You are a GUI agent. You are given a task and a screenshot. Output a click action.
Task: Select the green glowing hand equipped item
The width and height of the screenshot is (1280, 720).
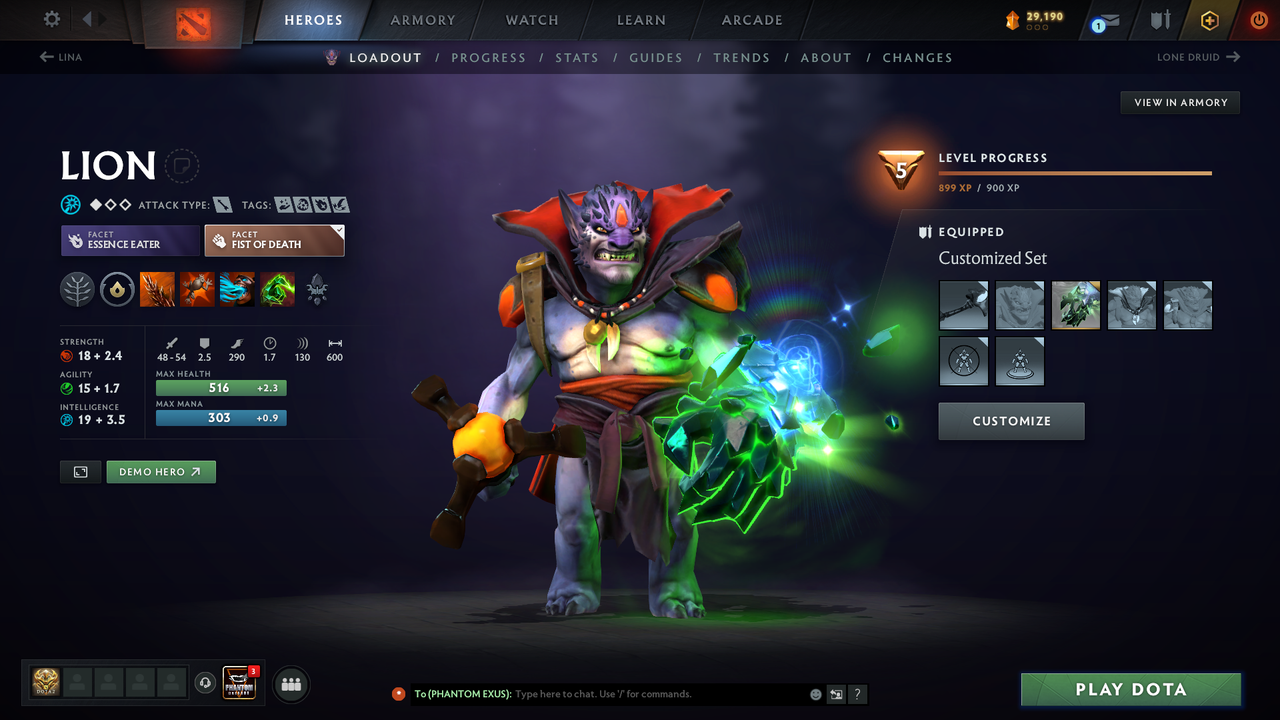pos(1076,305)
